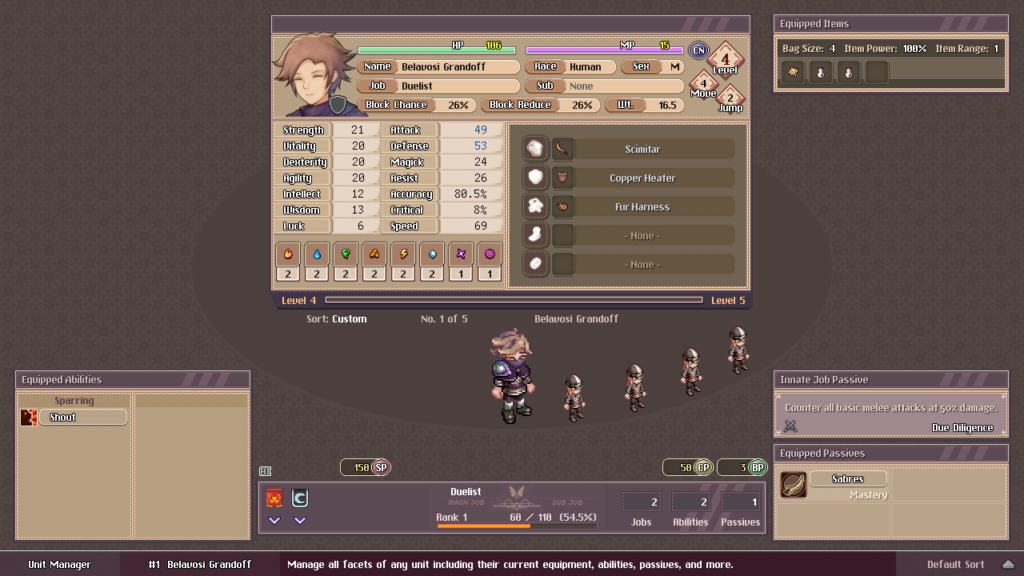Screen dimensions: 1024x576
Task: Click the Sort Custom label
Action: (x=337, y=319)
